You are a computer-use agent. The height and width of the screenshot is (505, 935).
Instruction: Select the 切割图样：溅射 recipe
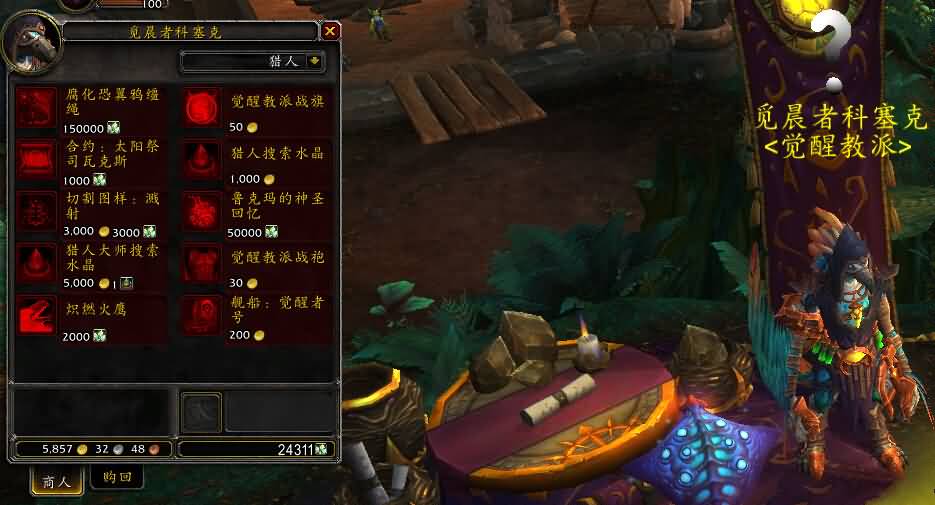[39, 211]
